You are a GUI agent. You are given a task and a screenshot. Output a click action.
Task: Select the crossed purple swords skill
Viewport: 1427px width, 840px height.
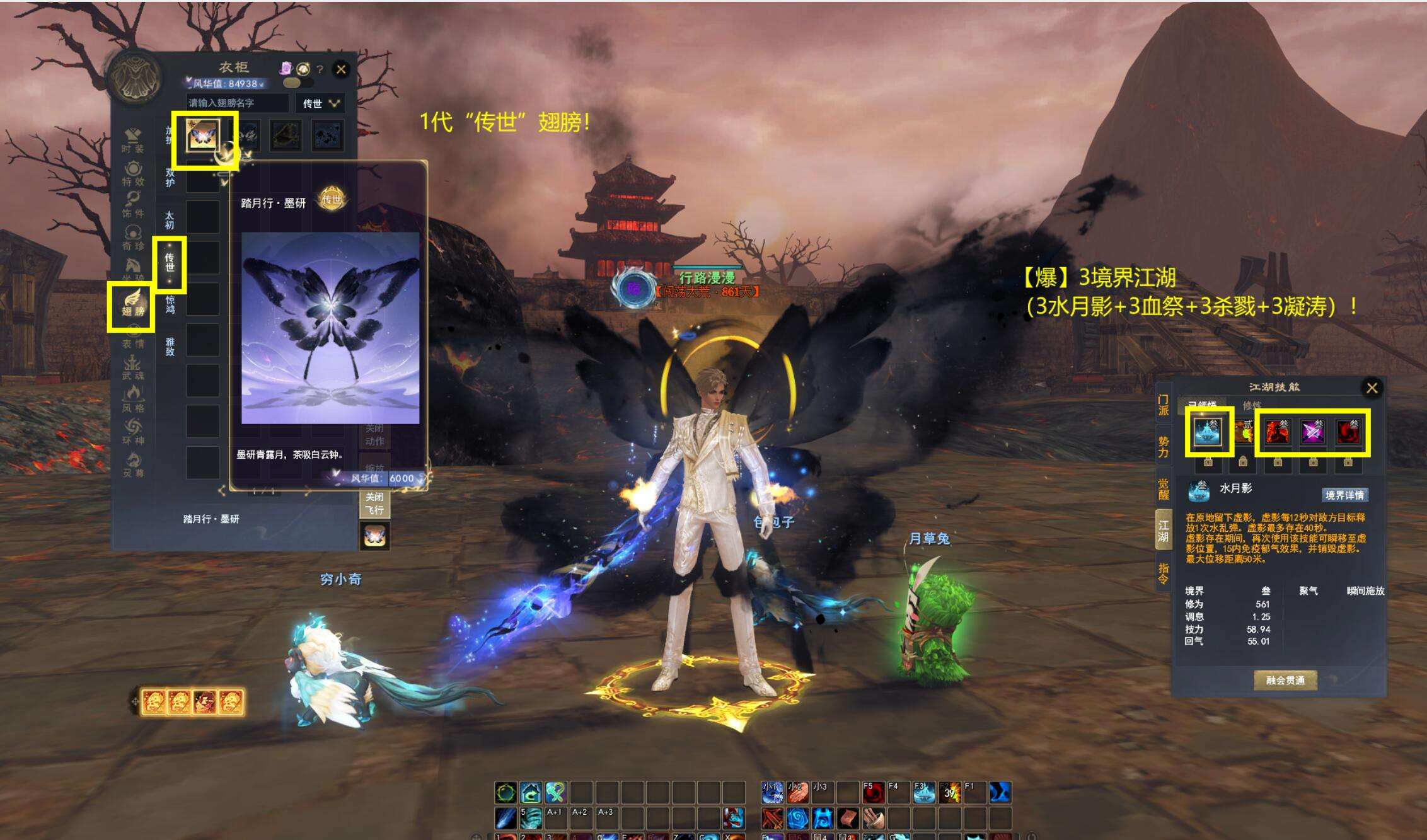point(1313,432)
